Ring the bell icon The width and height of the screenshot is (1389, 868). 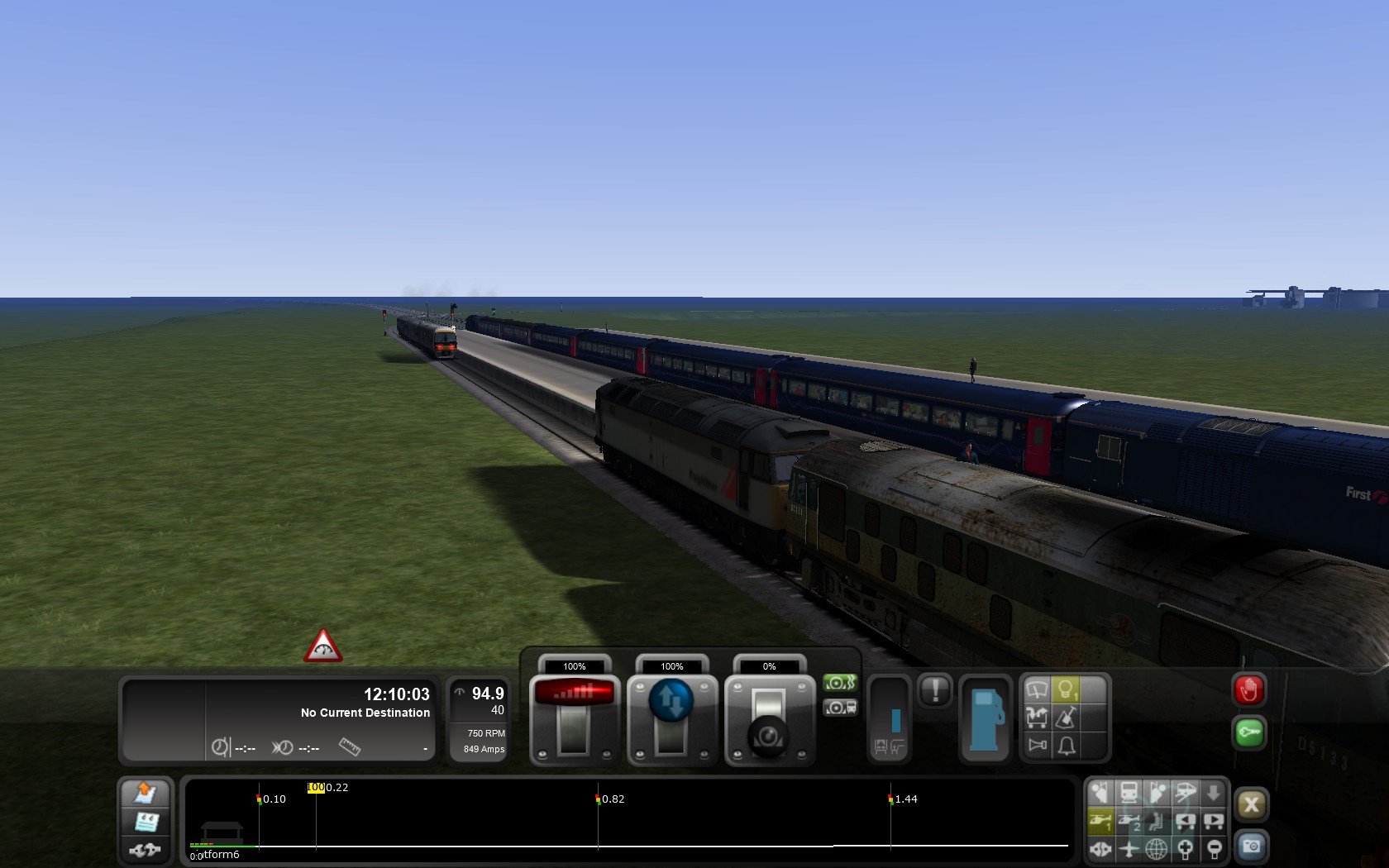(x=1066, y=746)
